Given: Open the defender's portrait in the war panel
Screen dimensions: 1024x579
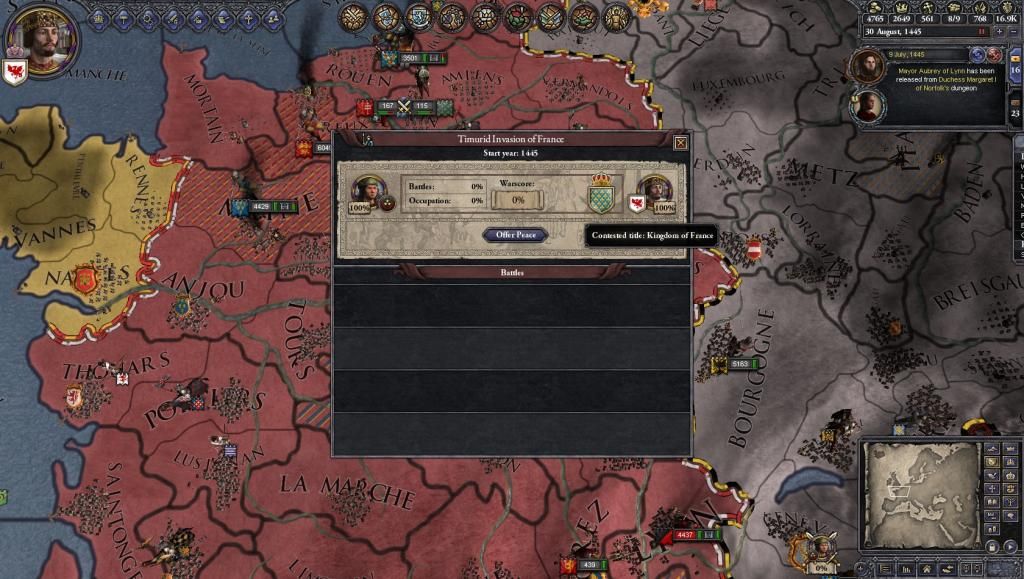Looking at the screenshot, I should pos(656,192).
